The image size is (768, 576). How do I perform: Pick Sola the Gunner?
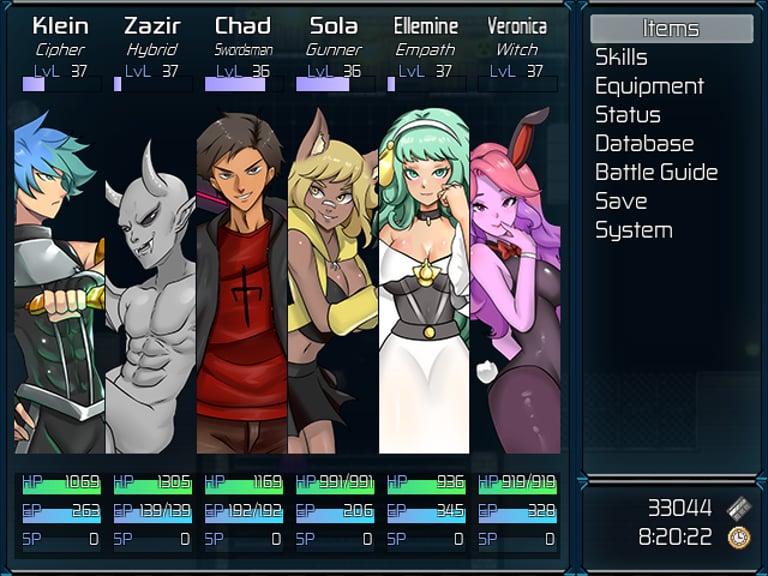333,280
